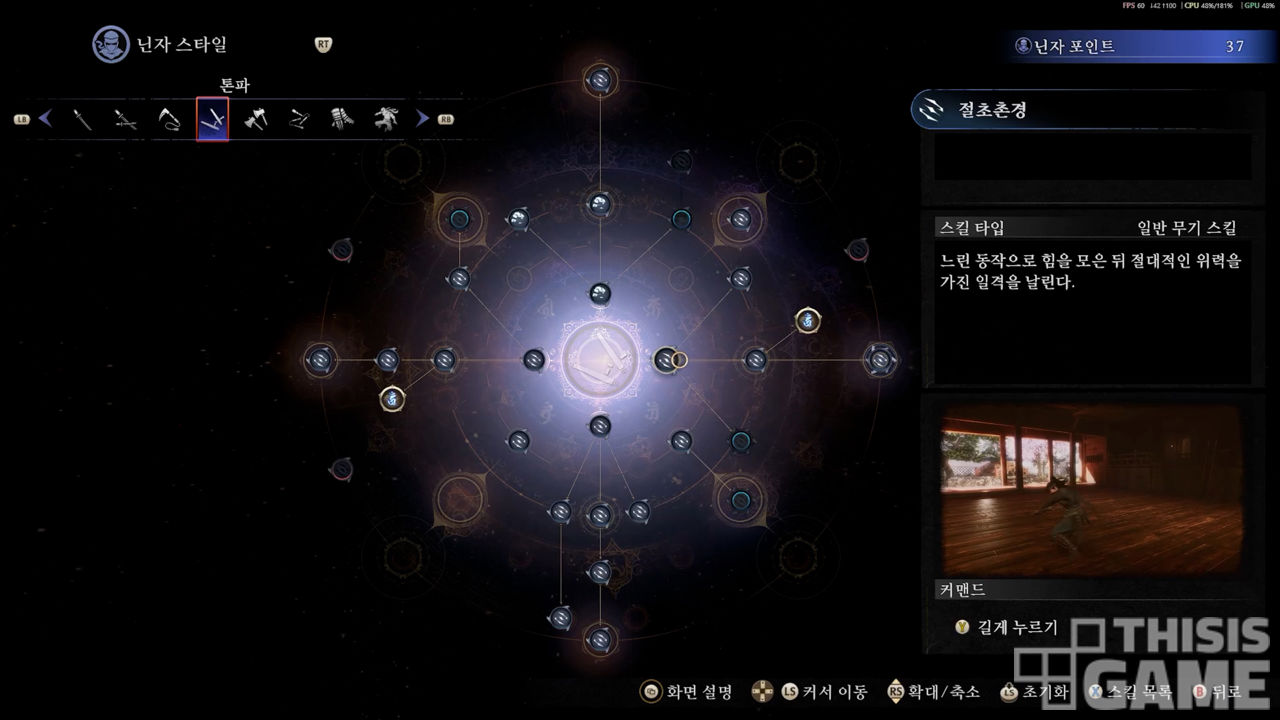Select the large central tonfa emblem node

click(600, 359)
